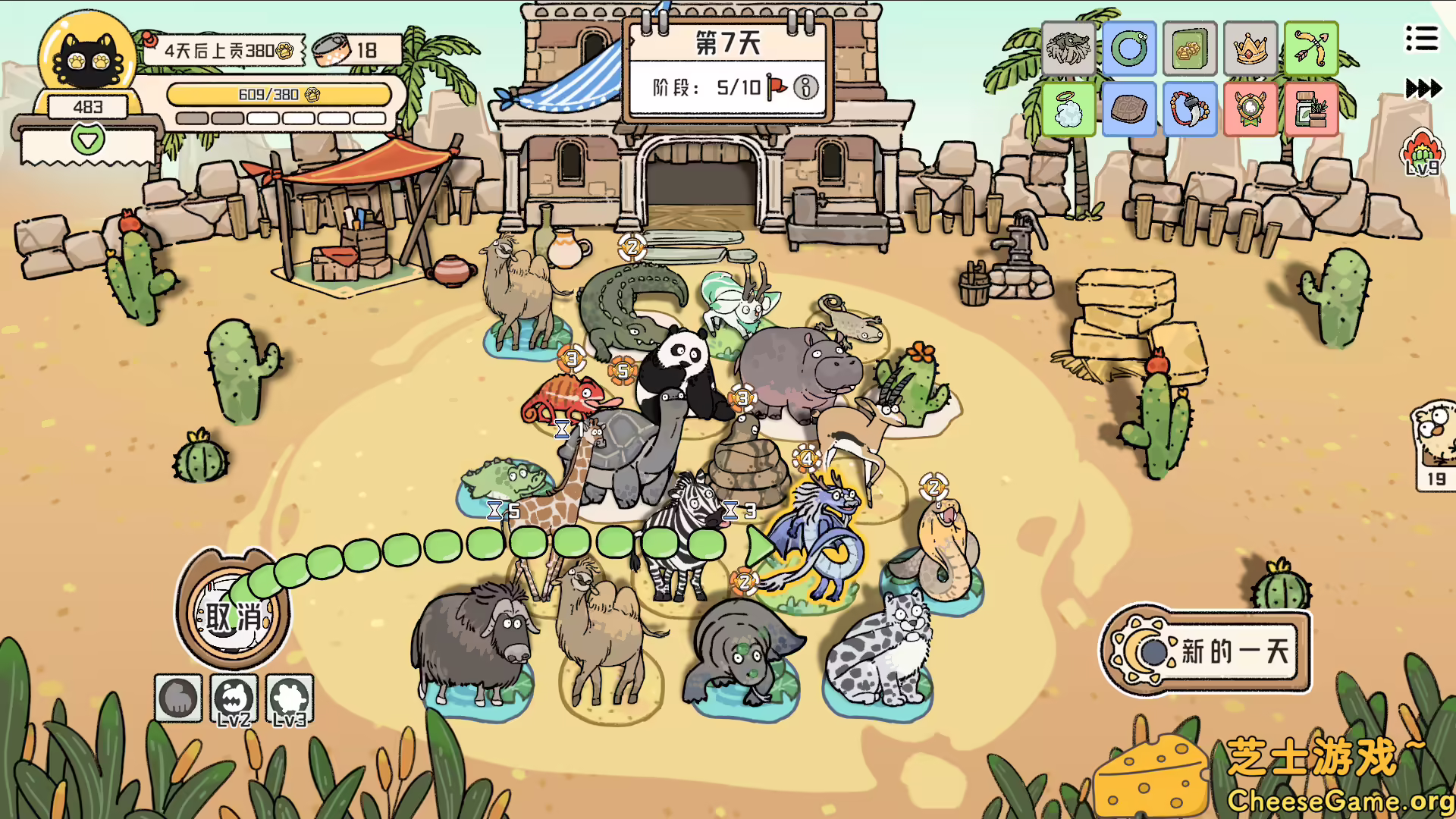Viewport: 1456px width, 819px height.
Task: Open the list menu at top right
Action: coord(1422,39)
